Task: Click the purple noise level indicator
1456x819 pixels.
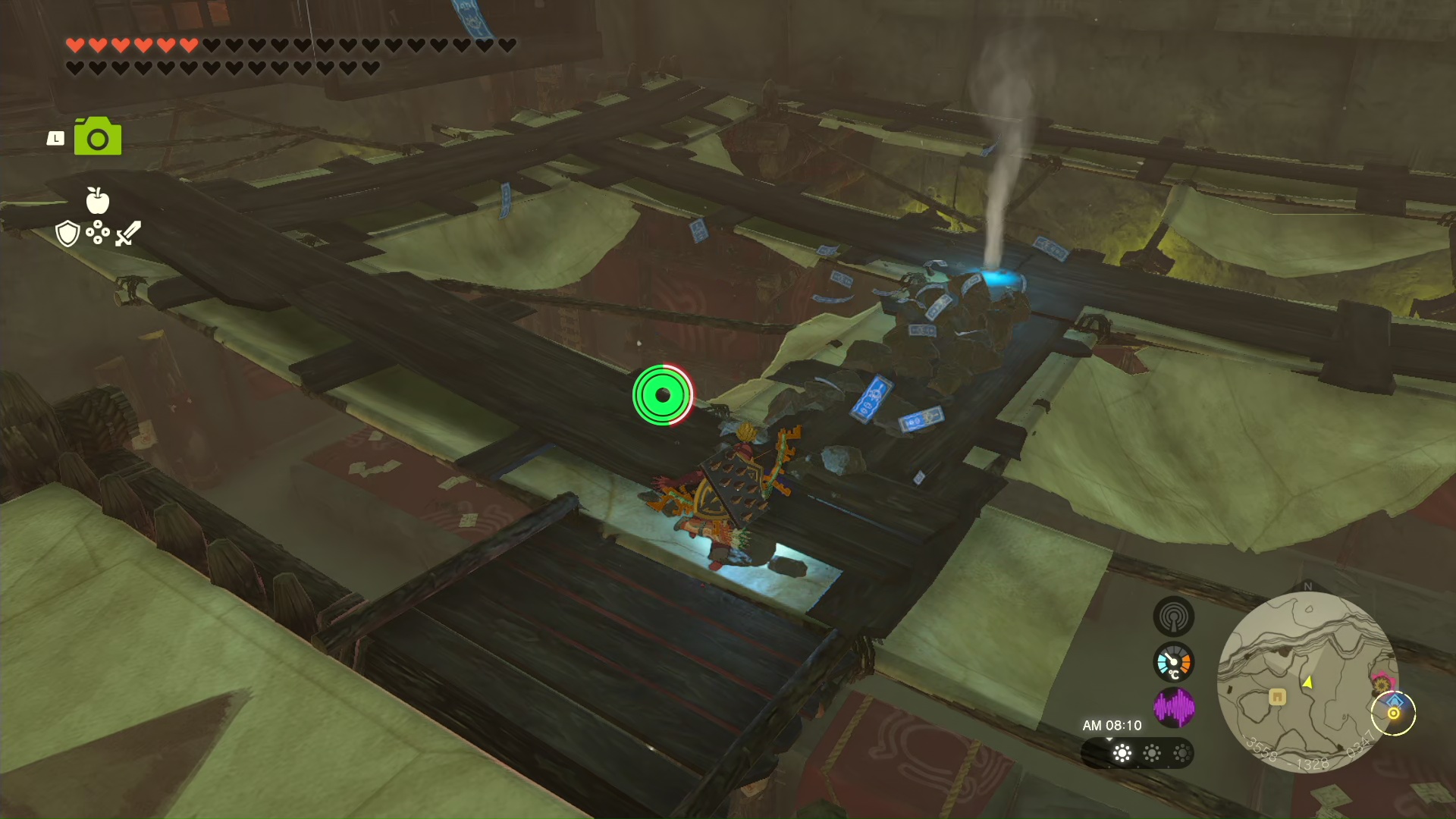Action: 1173,708
